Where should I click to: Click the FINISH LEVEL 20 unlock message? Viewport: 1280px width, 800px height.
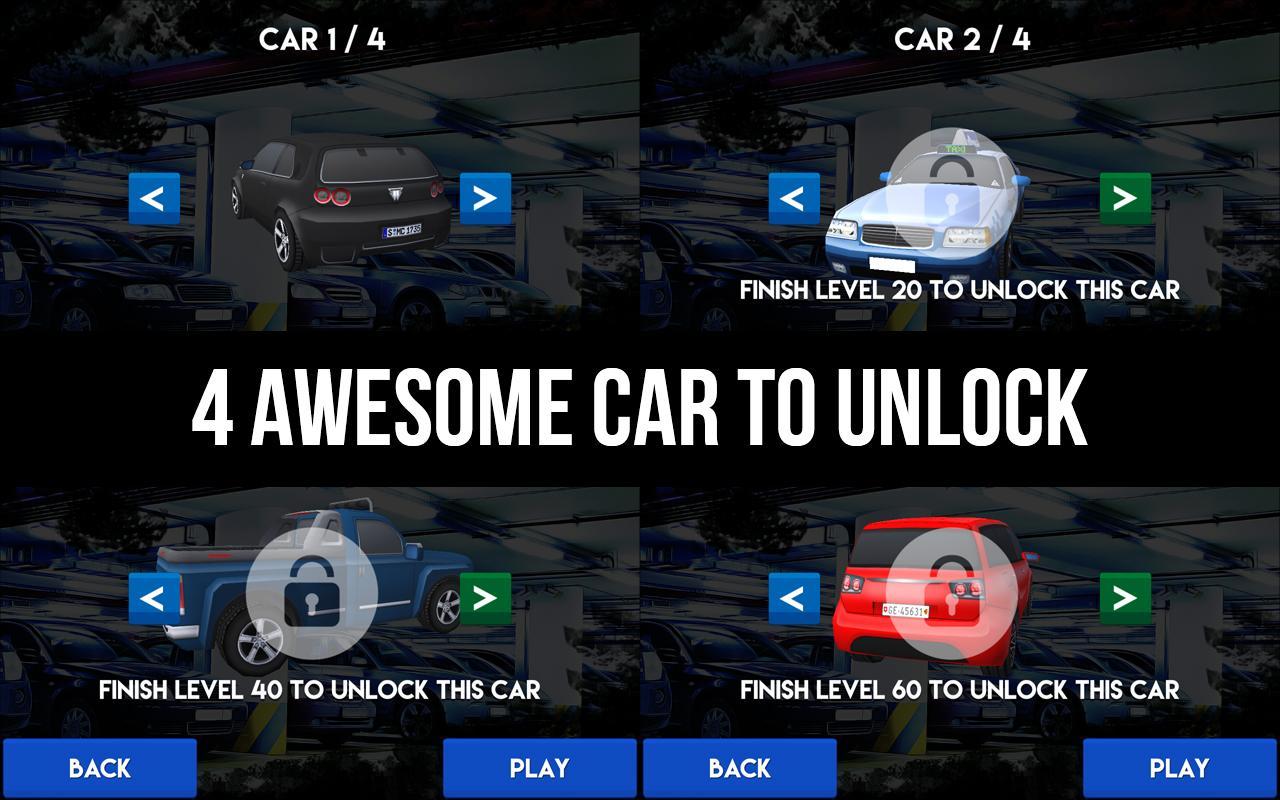[x=960, y=291]
